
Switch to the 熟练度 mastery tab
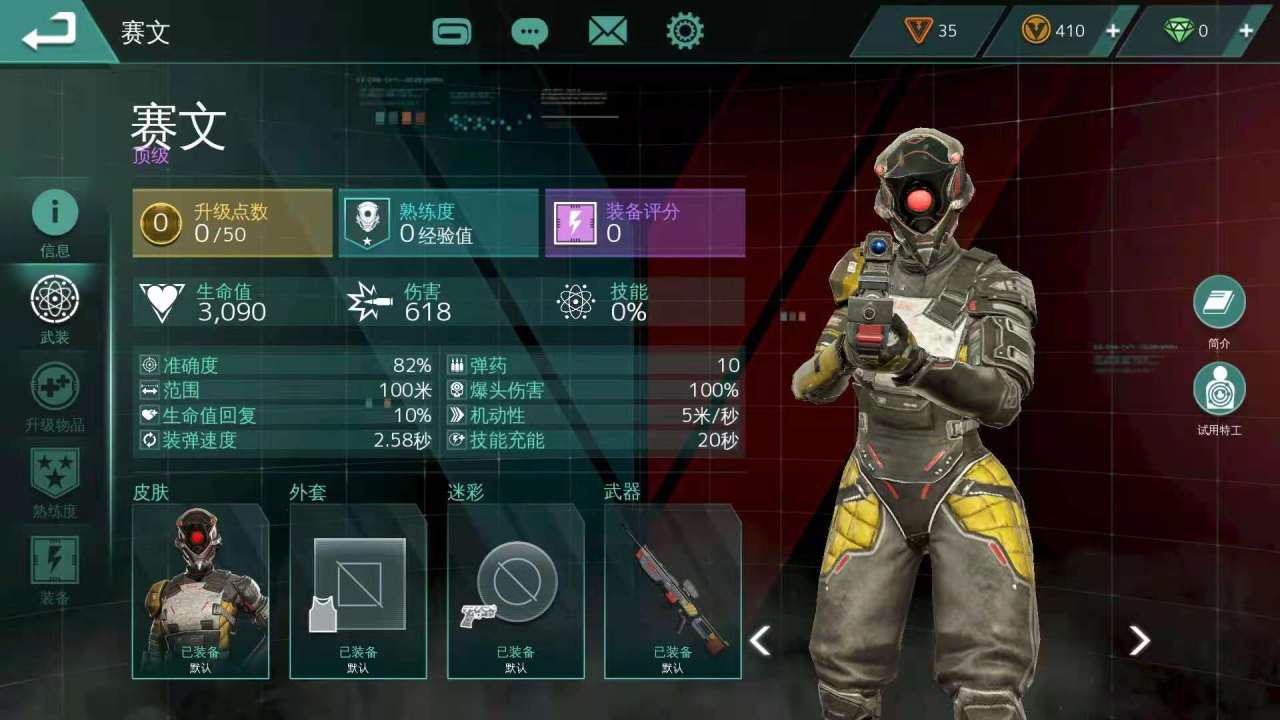[x=55, y=482]
